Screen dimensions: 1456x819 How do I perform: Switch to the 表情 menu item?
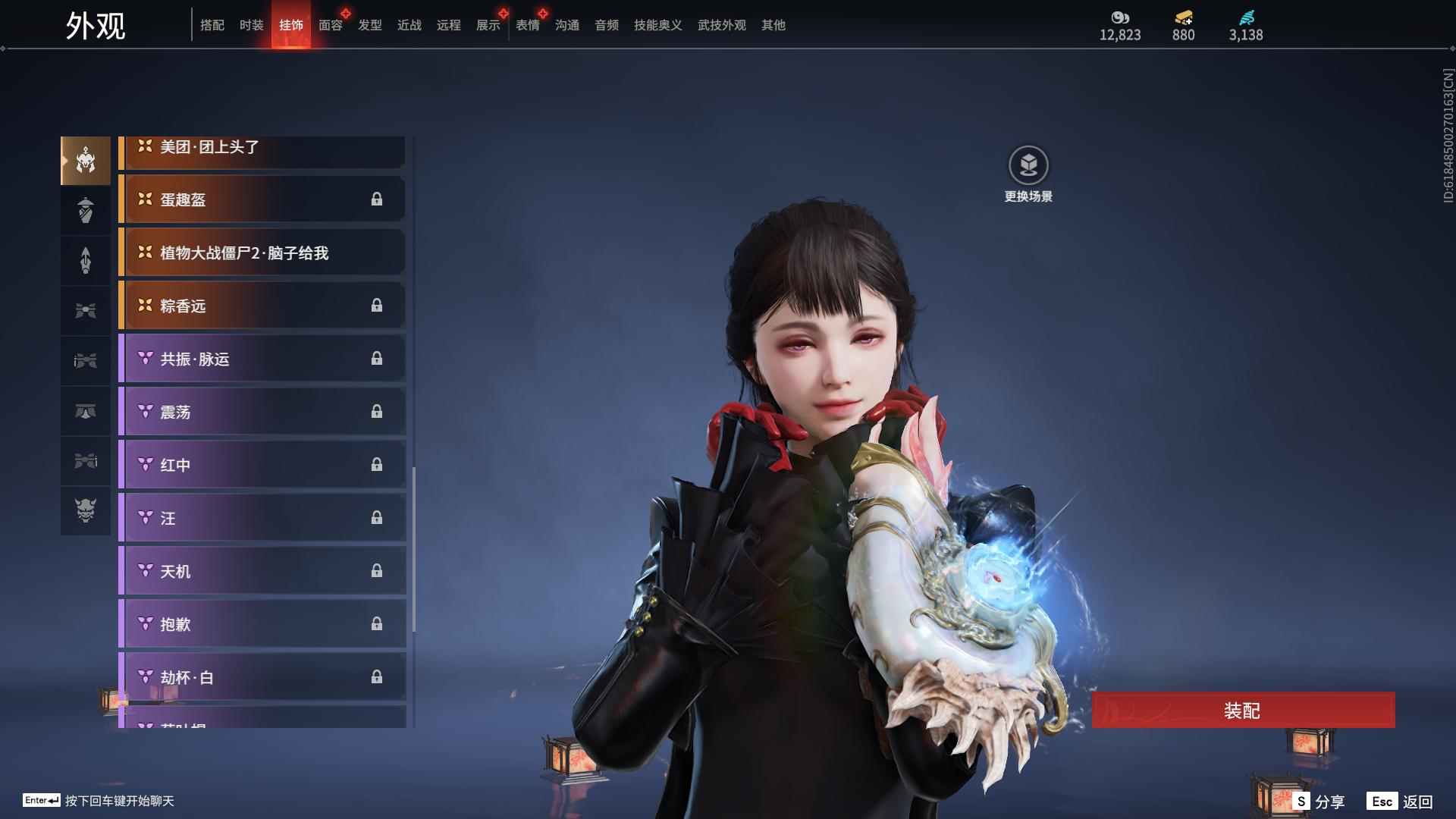527,24
